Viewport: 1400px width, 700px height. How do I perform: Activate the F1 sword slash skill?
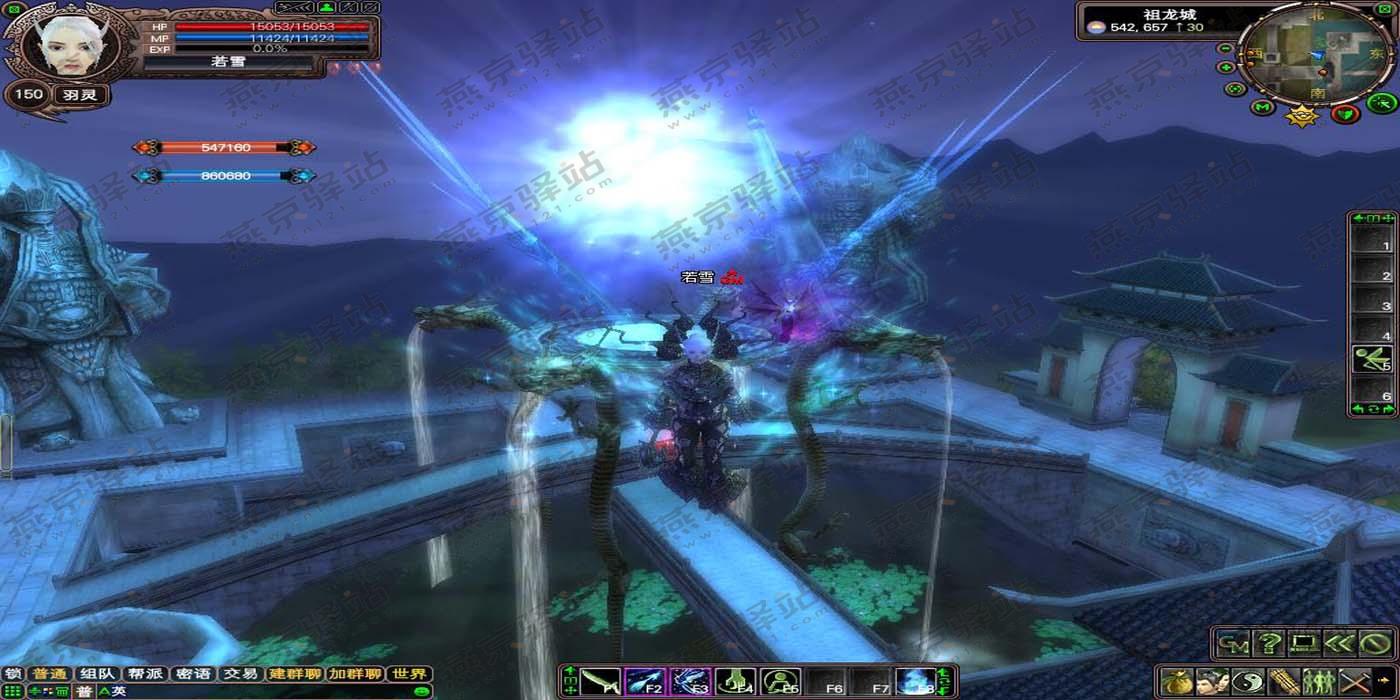600,683
